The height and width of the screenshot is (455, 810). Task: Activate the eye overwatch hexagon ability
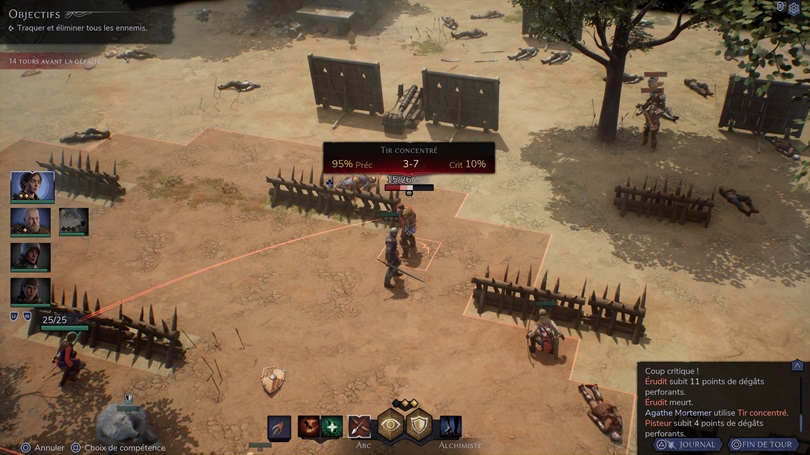coord(390,426)
